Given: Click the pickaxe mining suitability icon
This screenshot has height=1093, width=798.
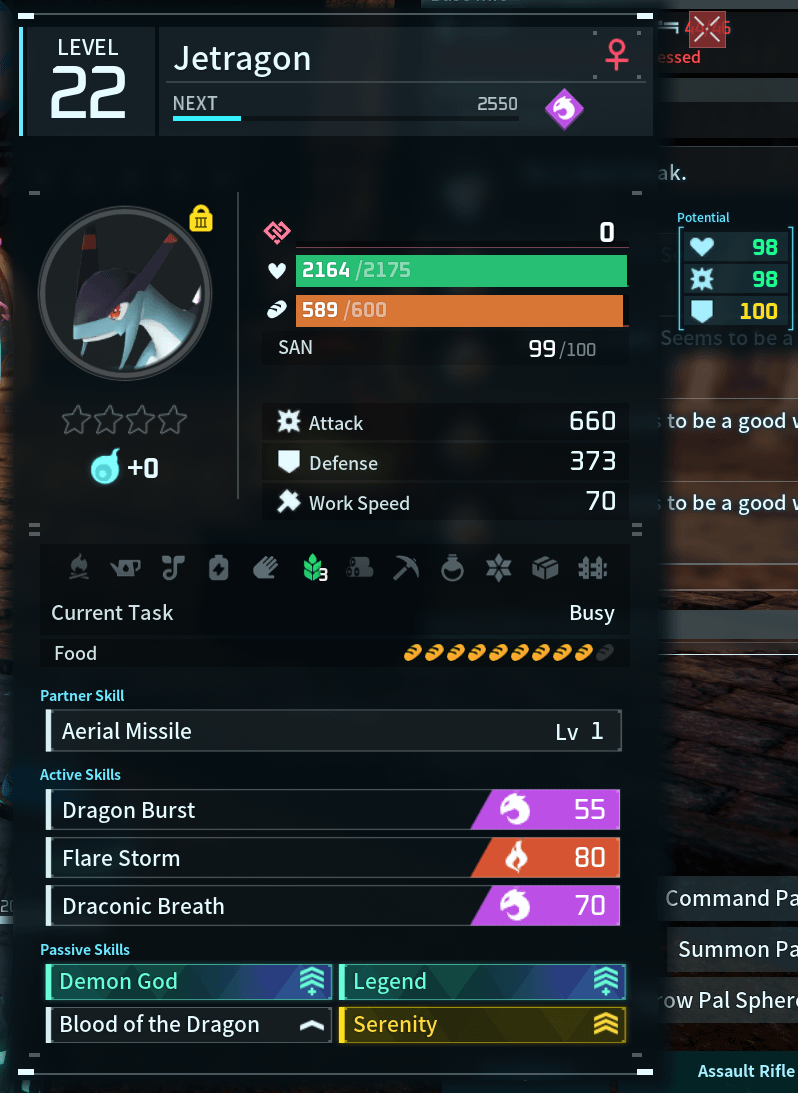Looking at the screenshot, I should (406, 568).
